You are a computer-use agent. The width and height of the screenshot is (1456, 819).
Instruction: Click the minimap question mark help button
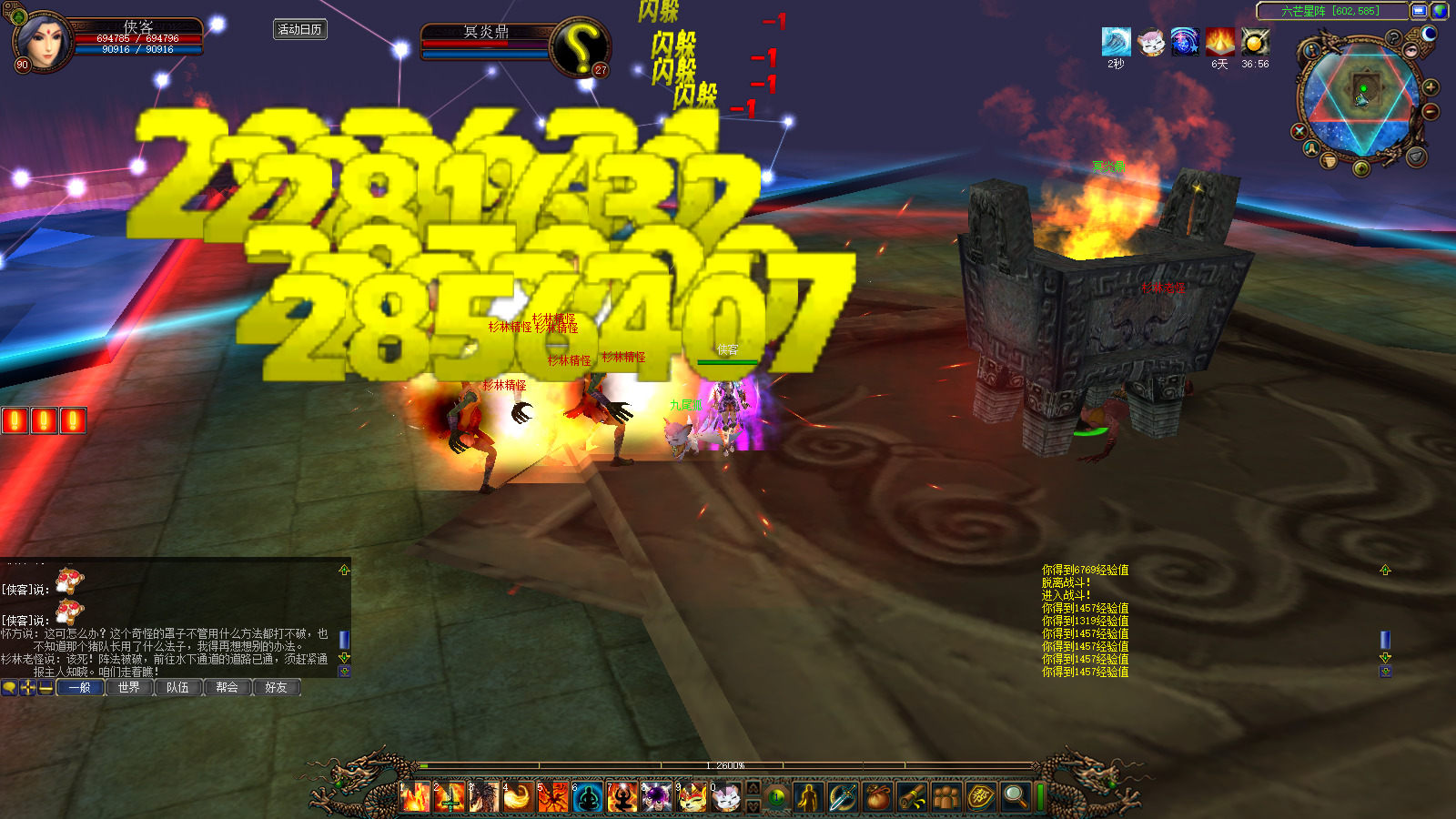1393,38
